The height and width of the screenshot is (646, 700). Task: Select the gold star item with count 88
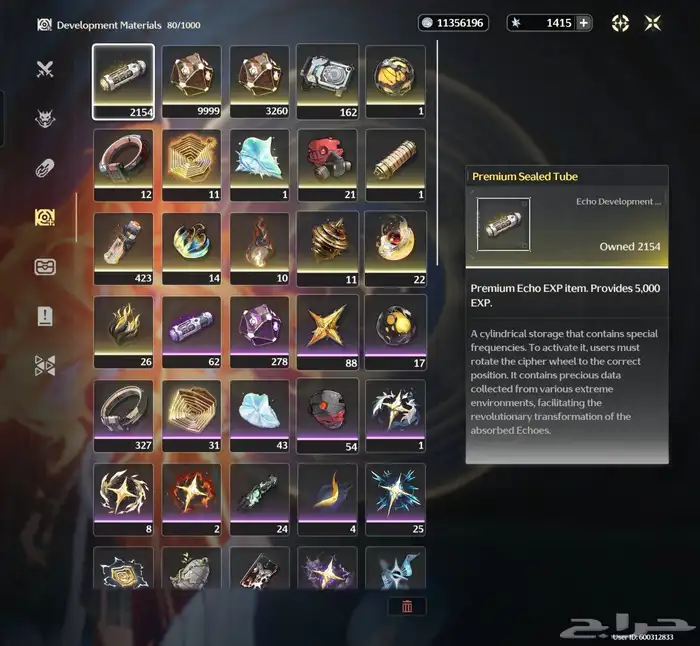pyautogui.click(x=327, y=329)
